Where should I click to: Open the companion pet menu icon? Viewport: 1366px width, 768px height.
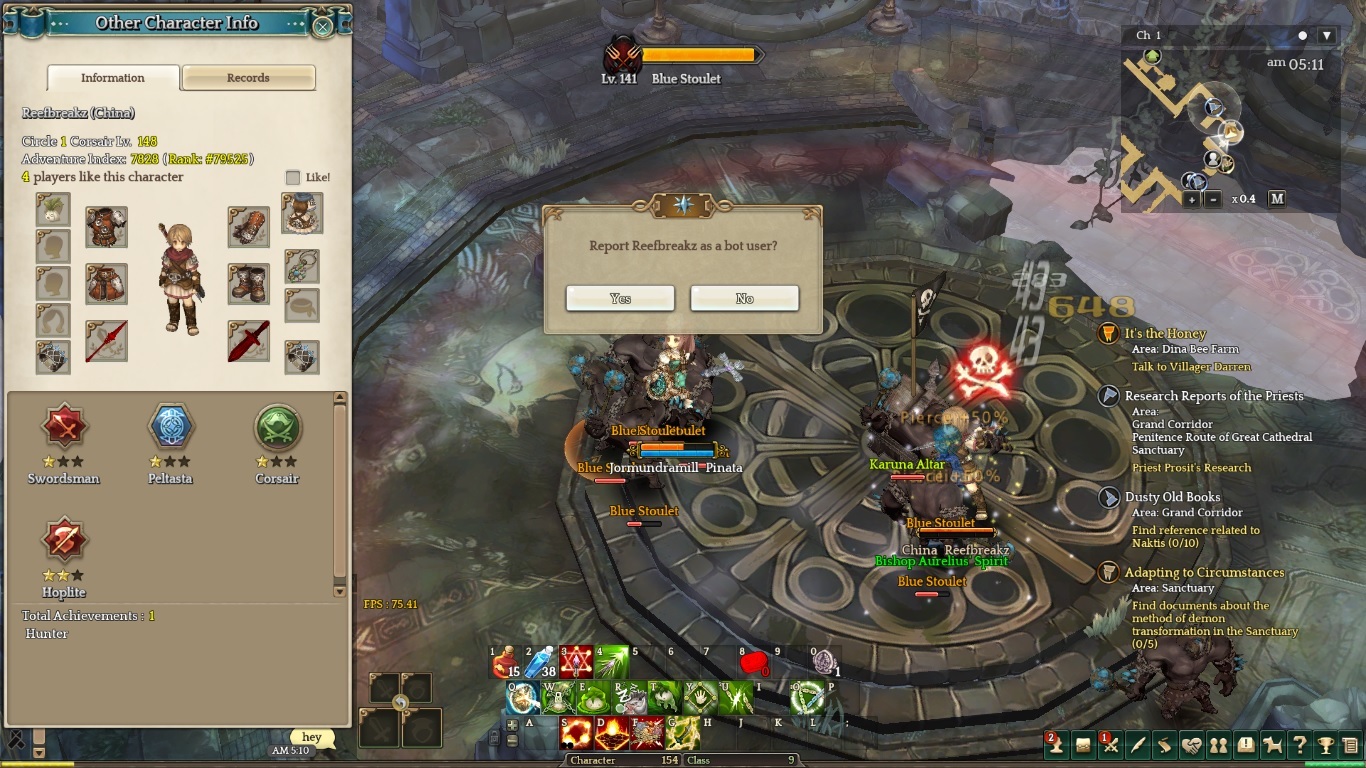[x=1272, y=745]
